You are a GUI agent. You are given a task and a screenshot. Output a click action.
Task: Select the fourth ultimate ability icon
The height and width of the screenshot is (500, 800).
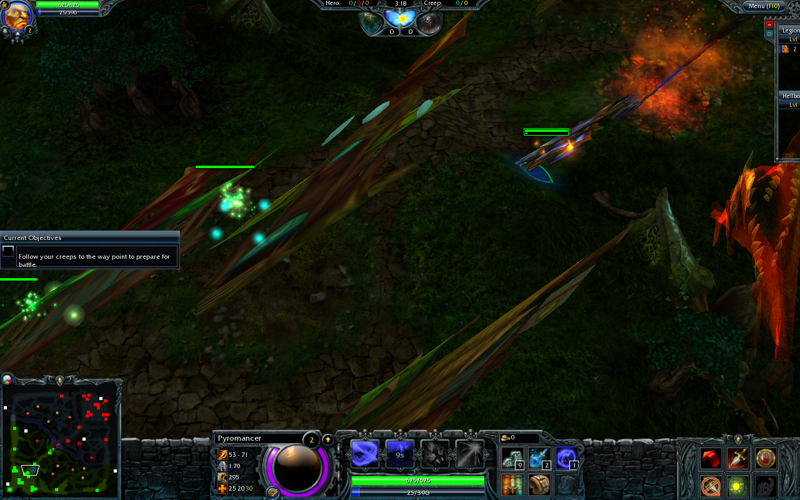click(x=470, y=454)
